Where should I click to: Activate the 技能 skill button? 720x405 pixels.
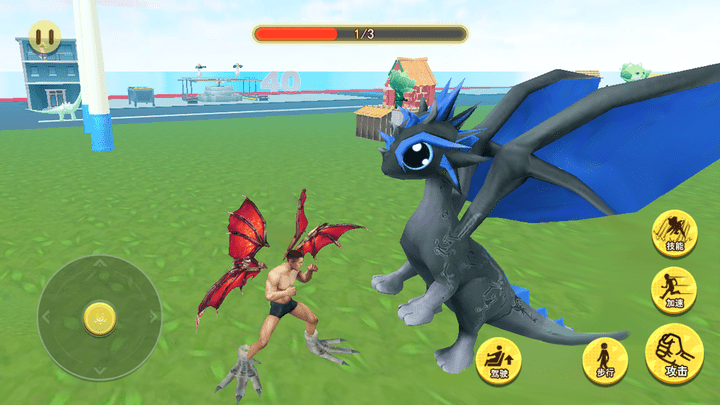coord(673,232)
